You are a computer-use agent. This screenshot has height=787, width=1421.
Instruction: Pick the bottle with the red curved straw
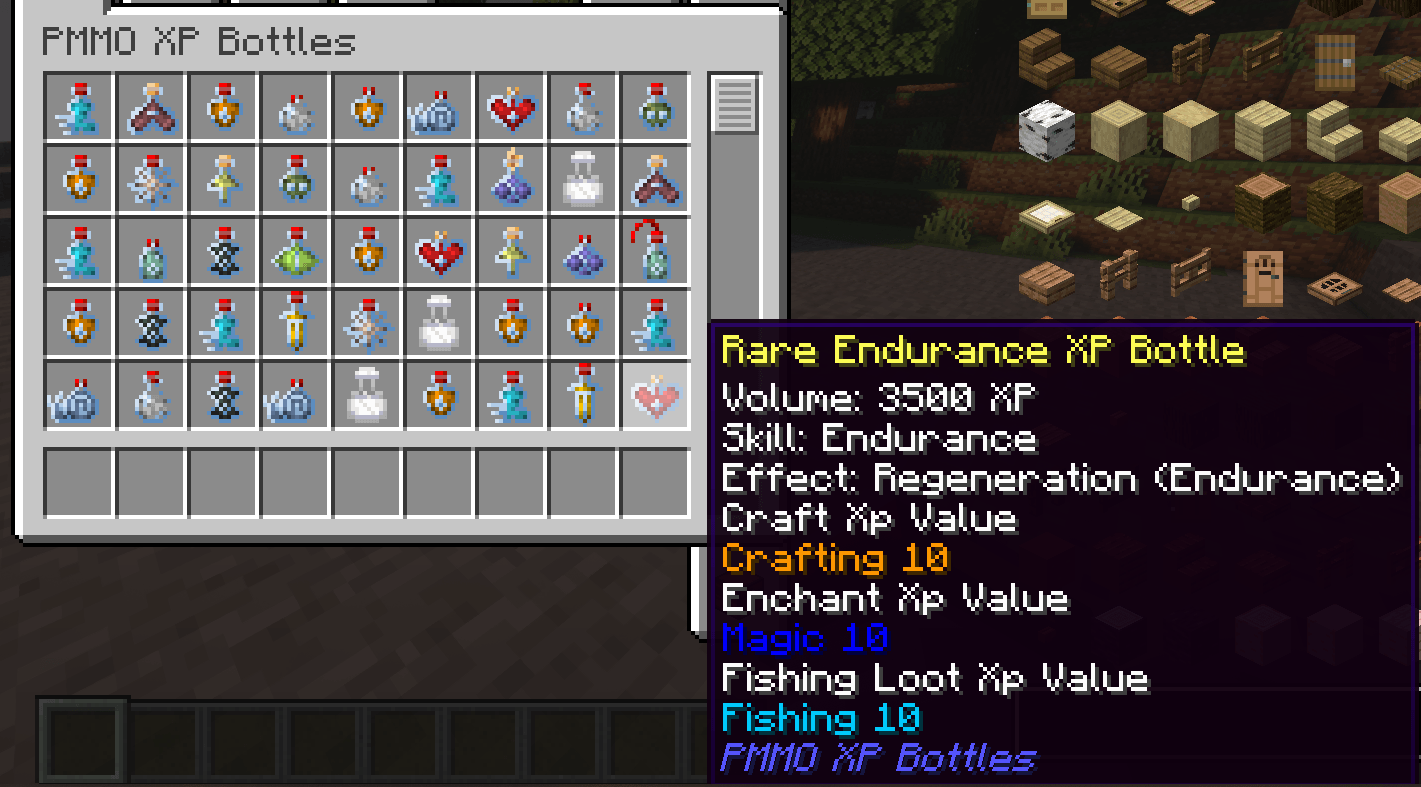point(654,252)
